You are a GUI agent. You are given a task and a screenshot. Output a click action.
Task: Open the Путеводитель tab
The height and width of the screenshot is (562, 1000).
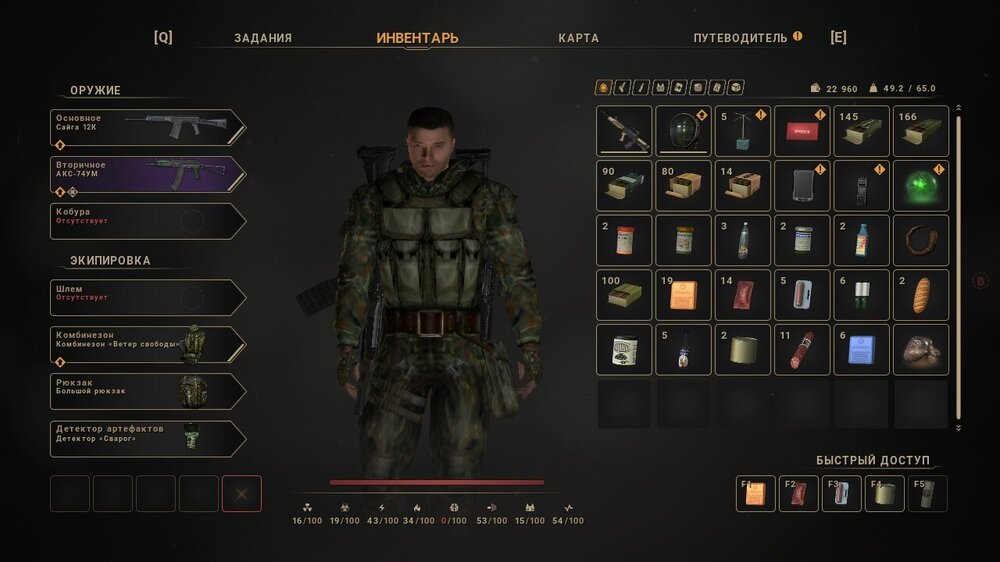point(741,38)
